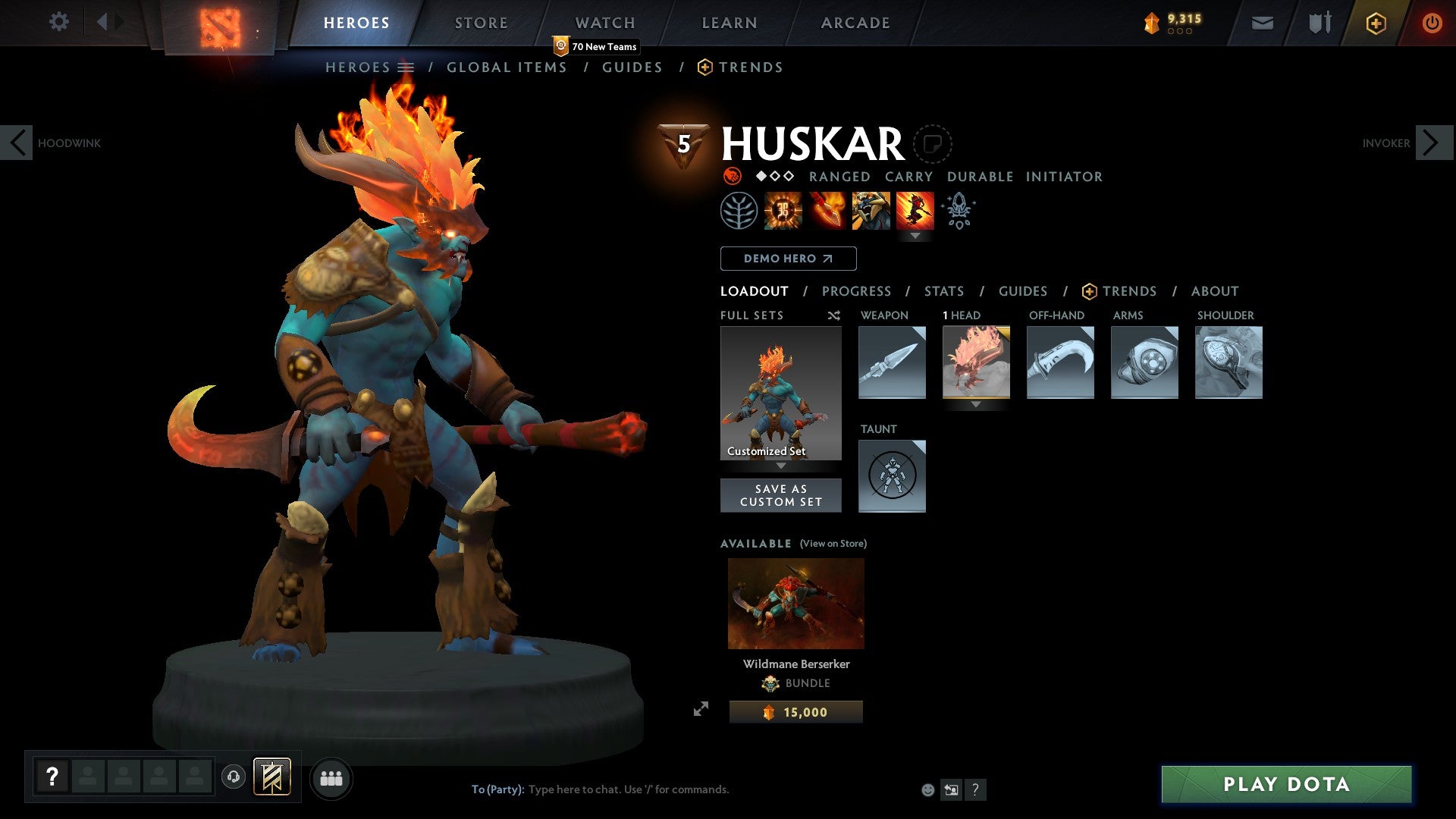Select the Inner Fire ability icon
Viewport: 1456px width, 819px height.
coord(781,211)
